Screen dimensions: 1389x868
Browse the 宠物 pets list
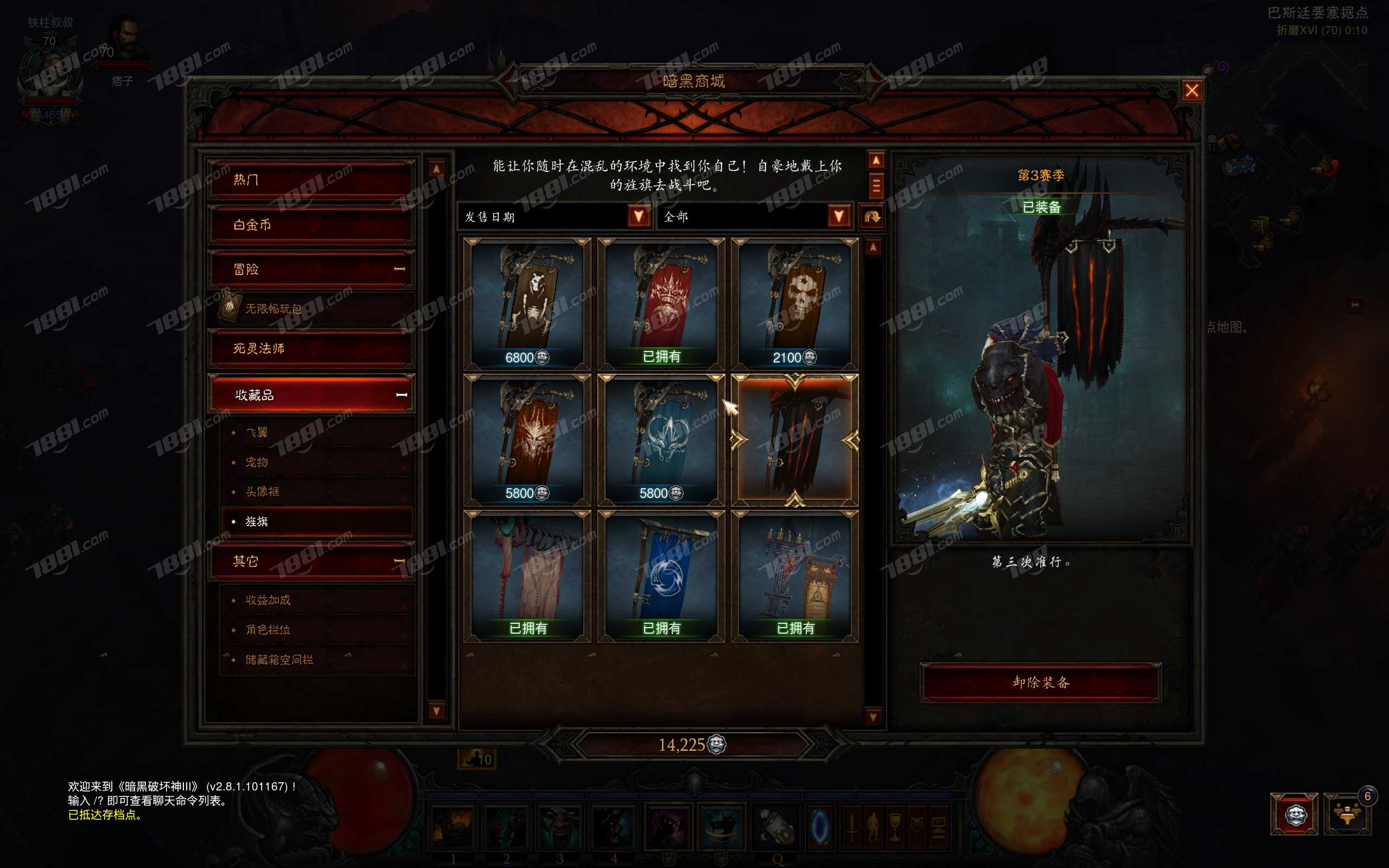(257, 462)
